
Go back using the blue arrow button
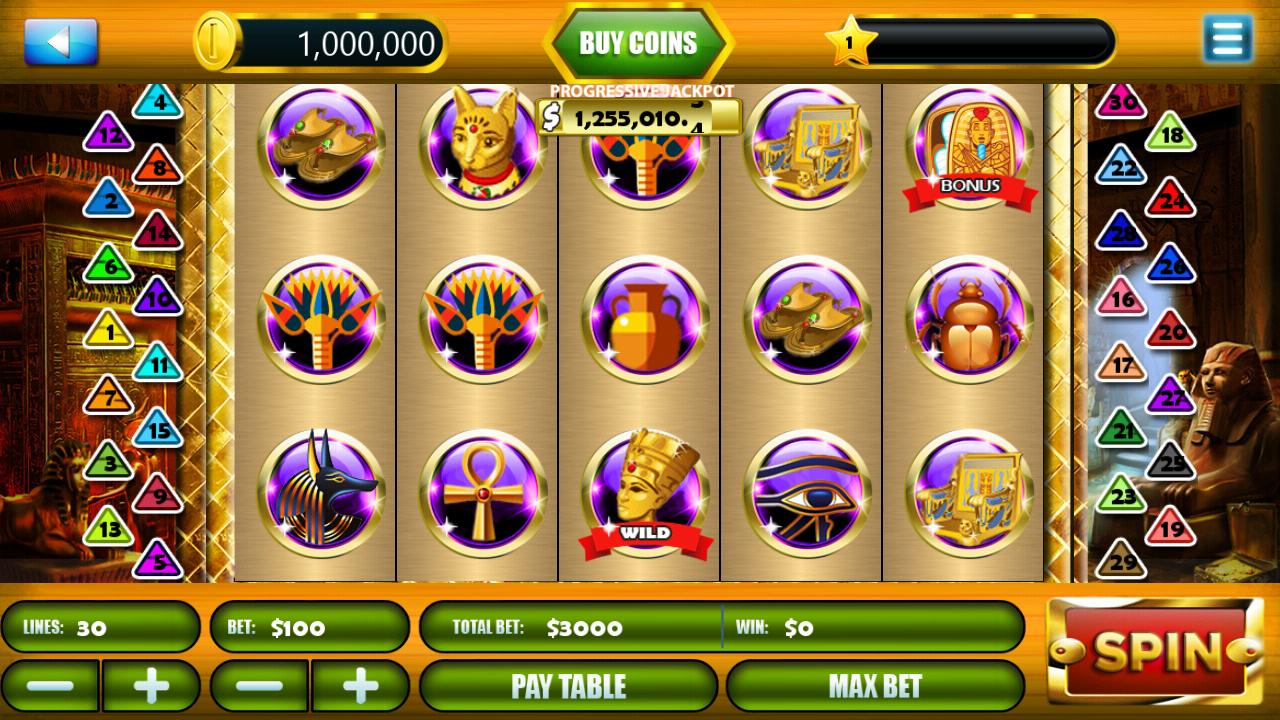(x=60, y=42)
